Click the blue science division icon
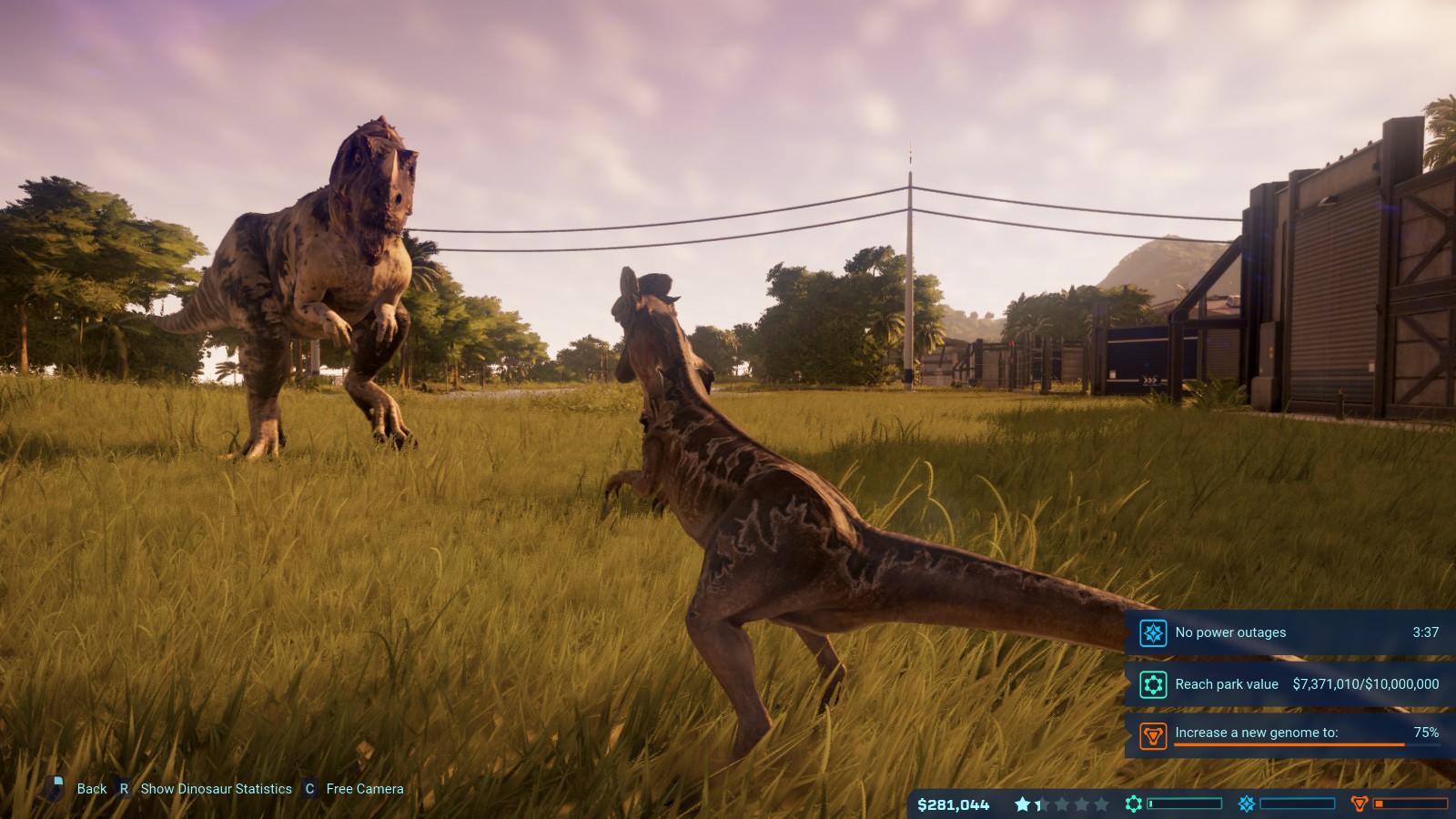 pyautogui.click(x=1247, y=804)
